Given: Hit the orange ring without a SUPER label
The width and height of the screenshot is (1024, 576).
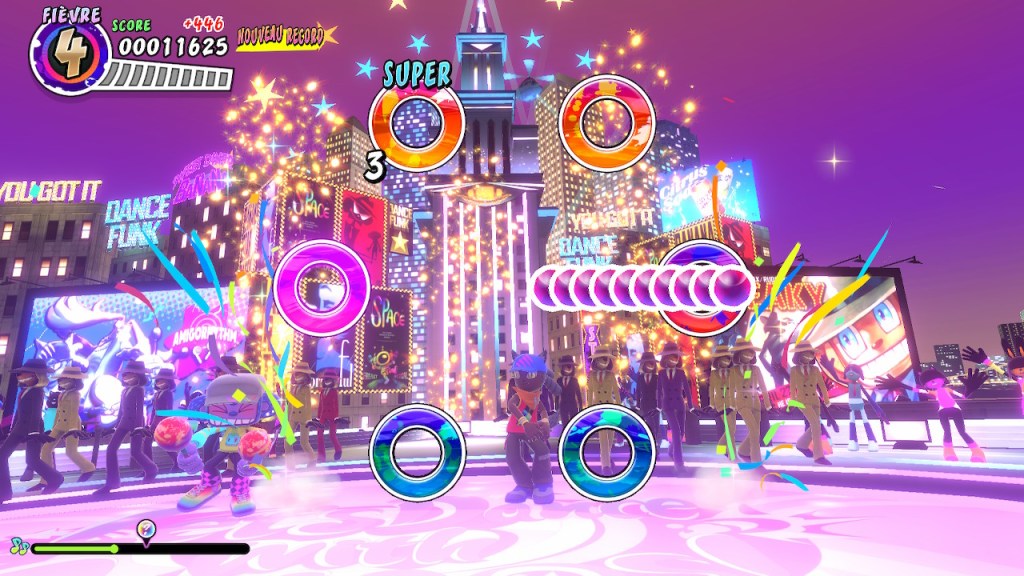Looking at the screenshot, I should tap(607, 124).
